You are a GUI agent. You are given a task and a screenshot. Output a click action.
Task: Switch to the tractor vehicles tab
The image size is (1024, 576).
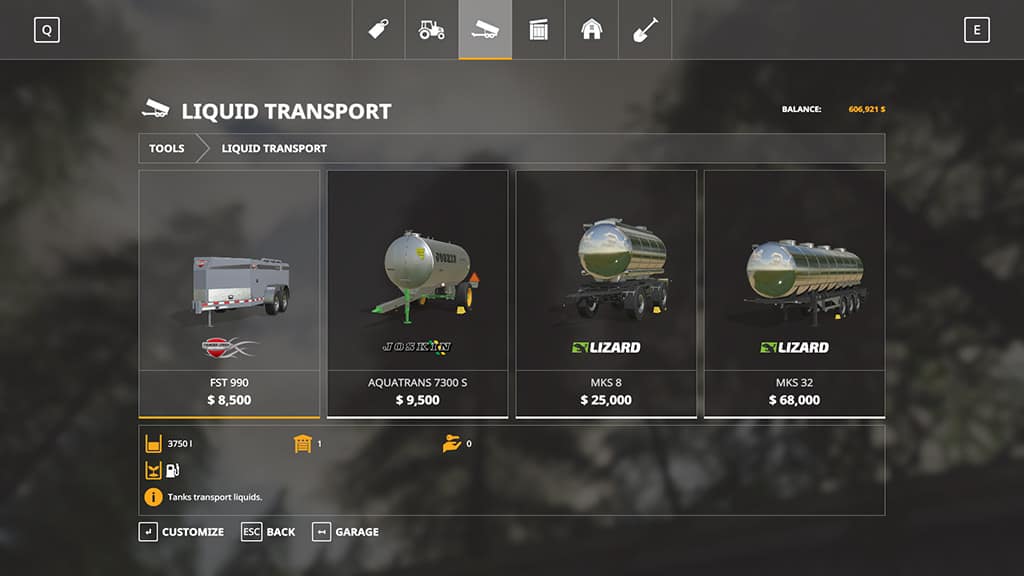[431, 30]
